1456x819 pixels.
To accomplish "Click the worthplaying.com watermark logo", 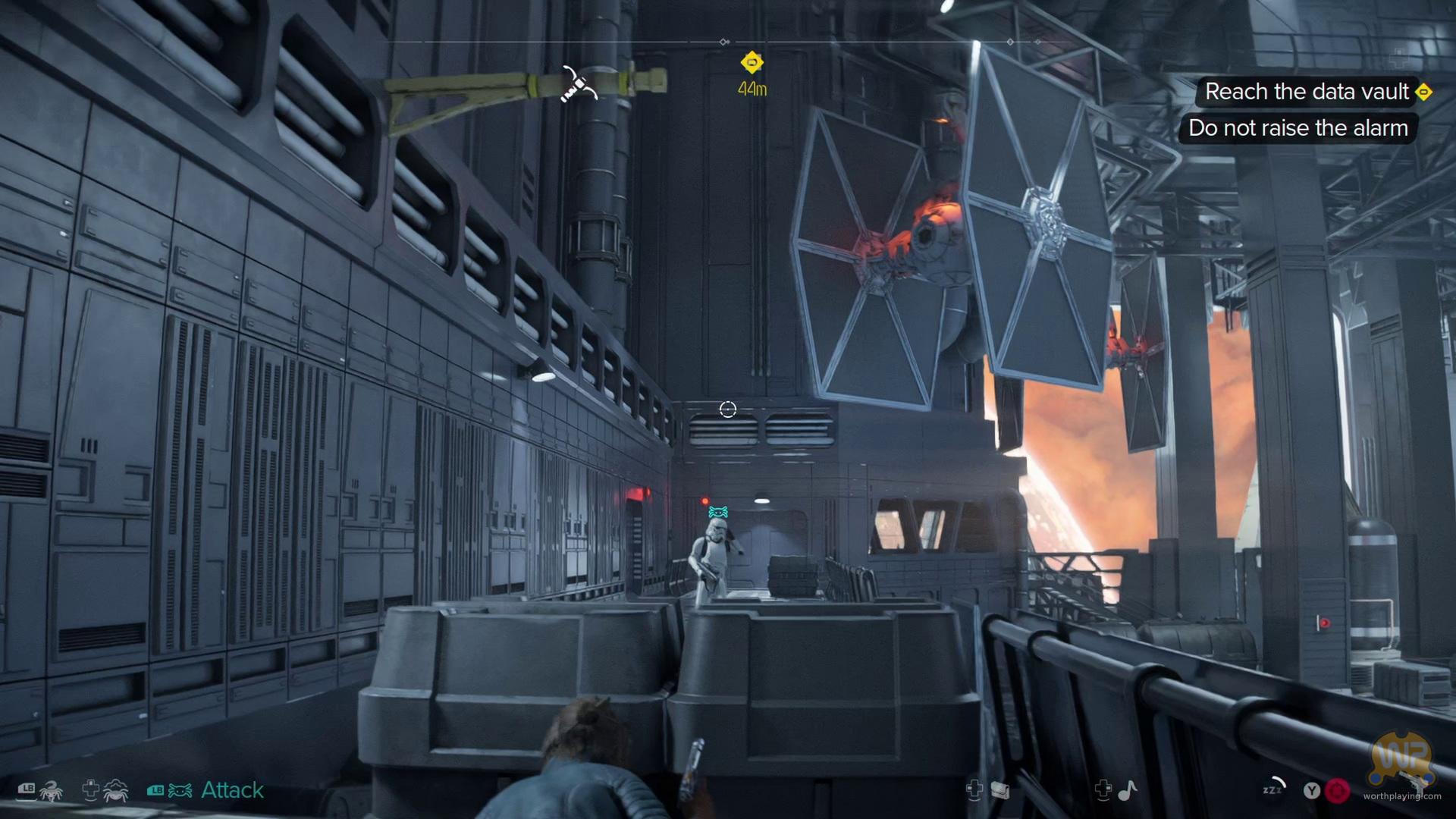I will [x=1401, y=766].
